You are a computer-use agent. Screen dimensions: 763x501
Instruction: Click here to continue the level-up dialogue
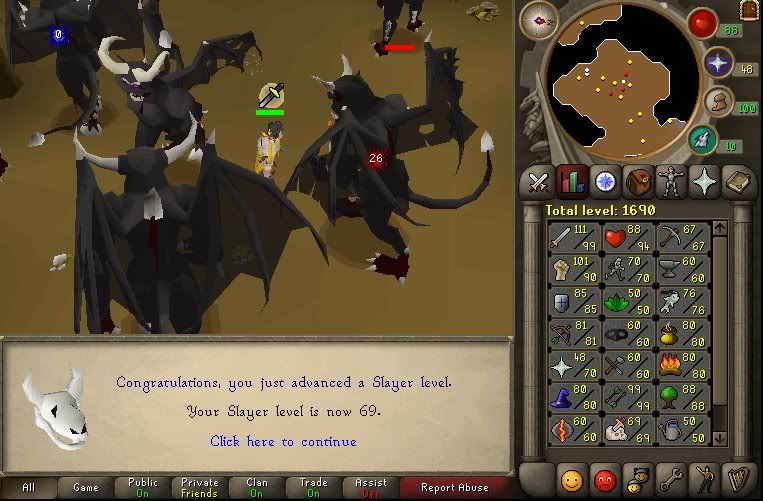(x=283, y=441)
